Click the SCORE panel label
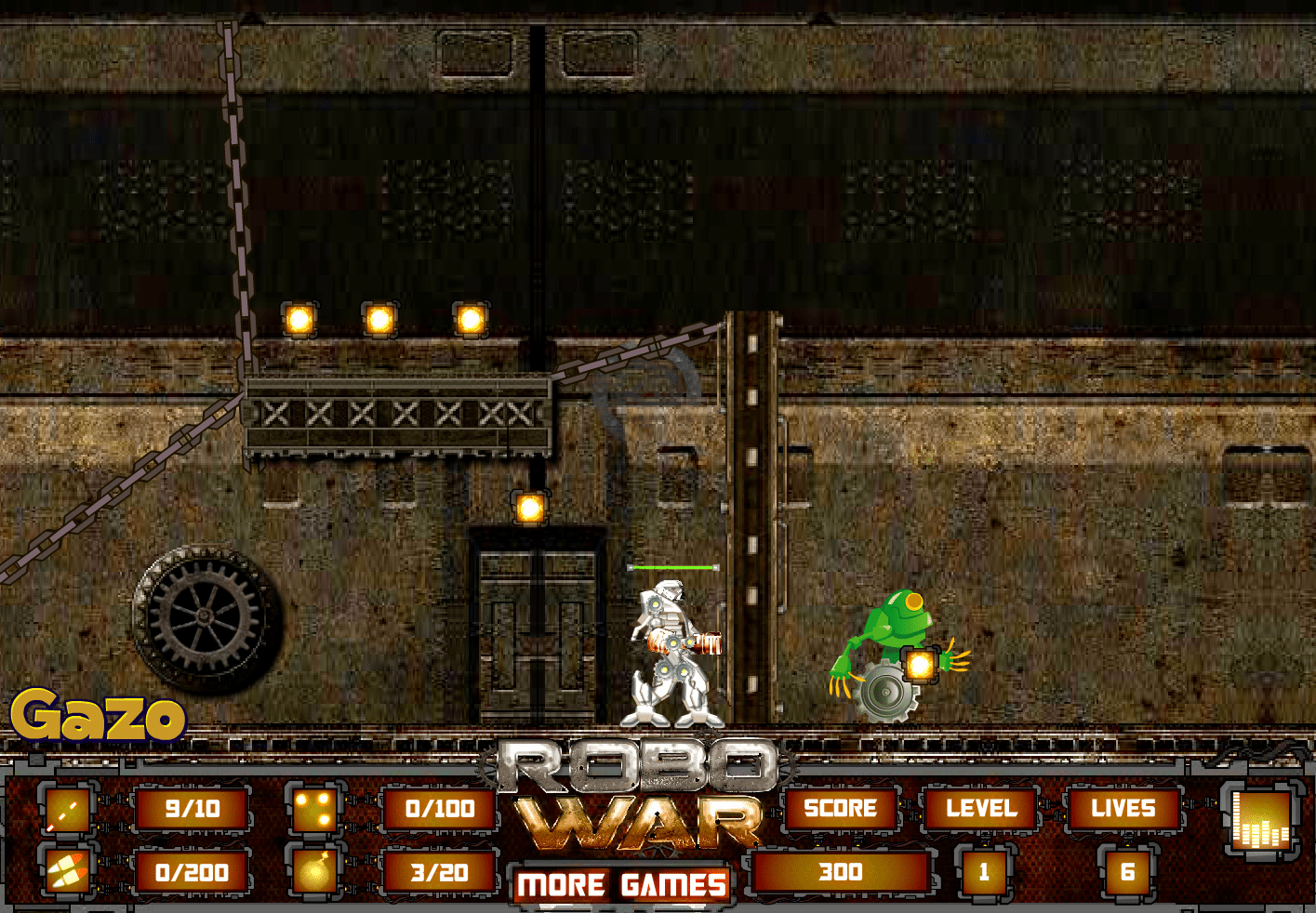The height and width of the screenshot is (913, 1316). [840, 808]
